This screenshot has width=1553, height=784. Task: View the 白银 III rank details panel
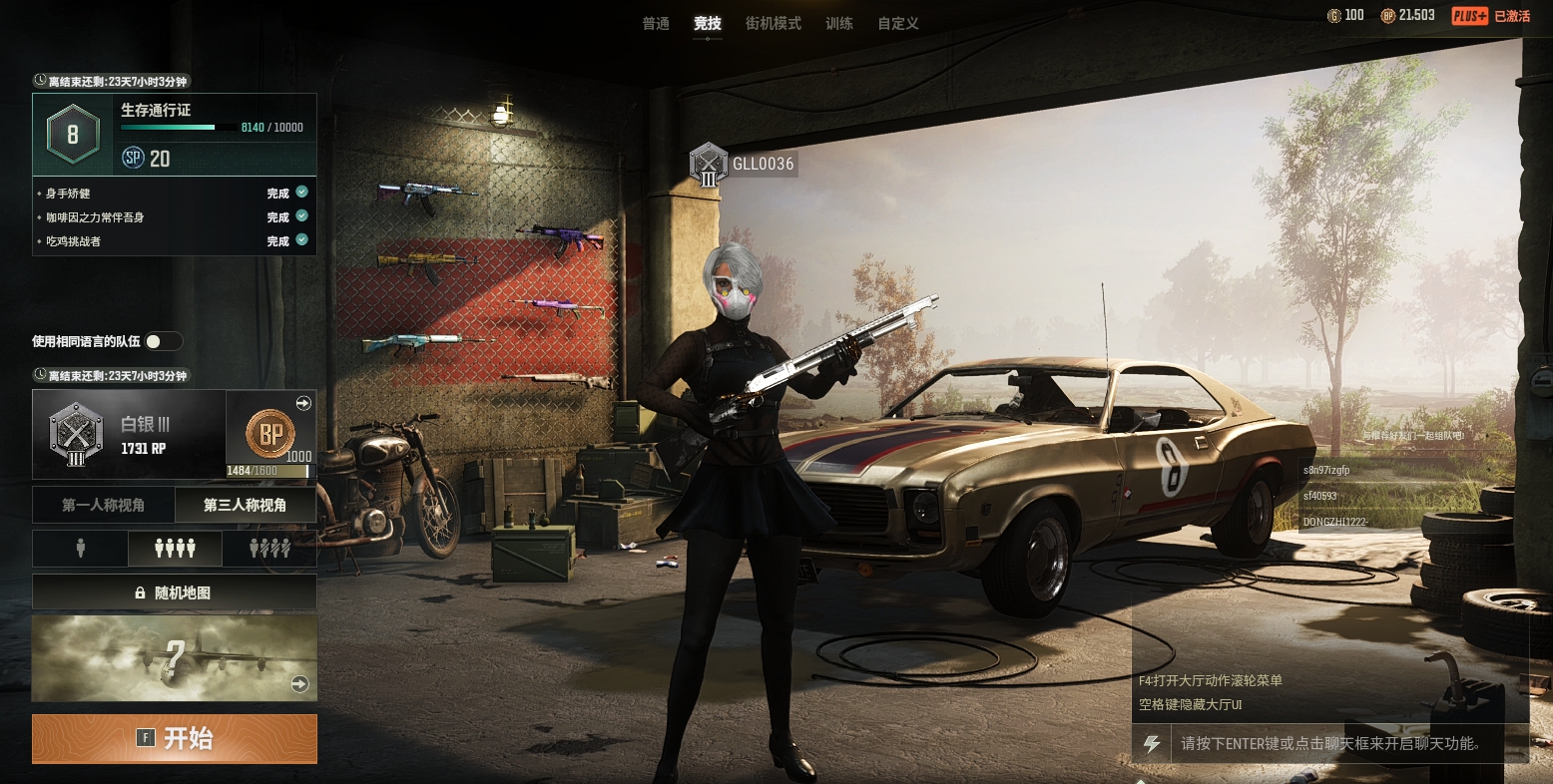point(130,435)
